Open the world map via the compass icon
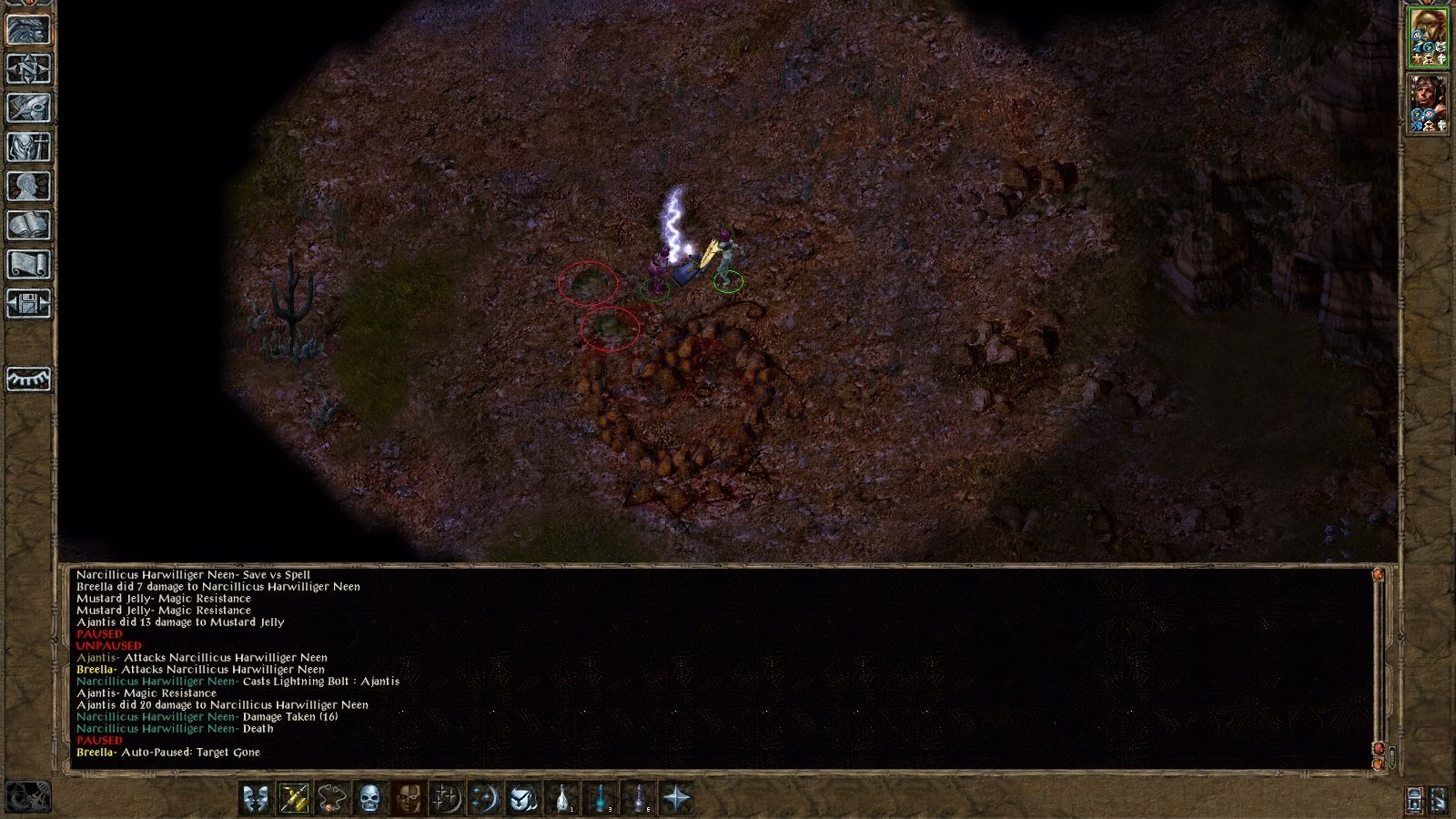Screen dimensions: 1456x819 pyautogui.click(x=27, y=71)
